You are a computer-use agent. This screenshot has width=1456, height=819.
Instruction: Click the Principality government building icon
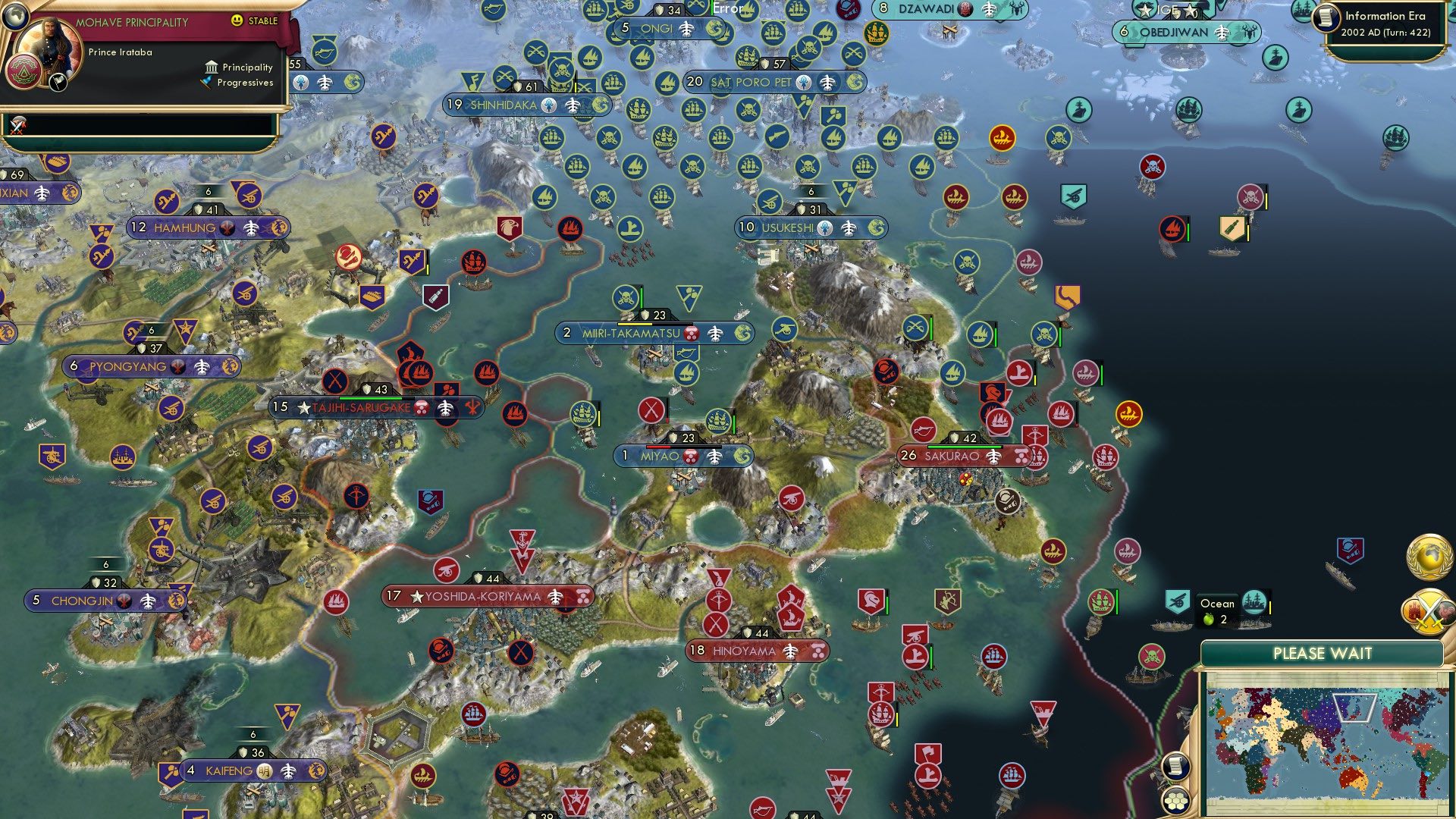(x=210, y=67)
